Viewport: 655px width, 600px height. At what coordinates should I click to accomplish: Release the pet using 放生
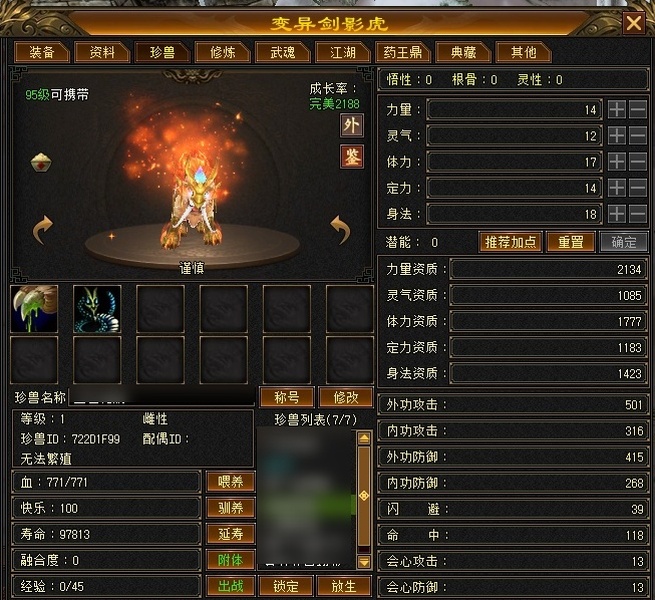point(342,586)
